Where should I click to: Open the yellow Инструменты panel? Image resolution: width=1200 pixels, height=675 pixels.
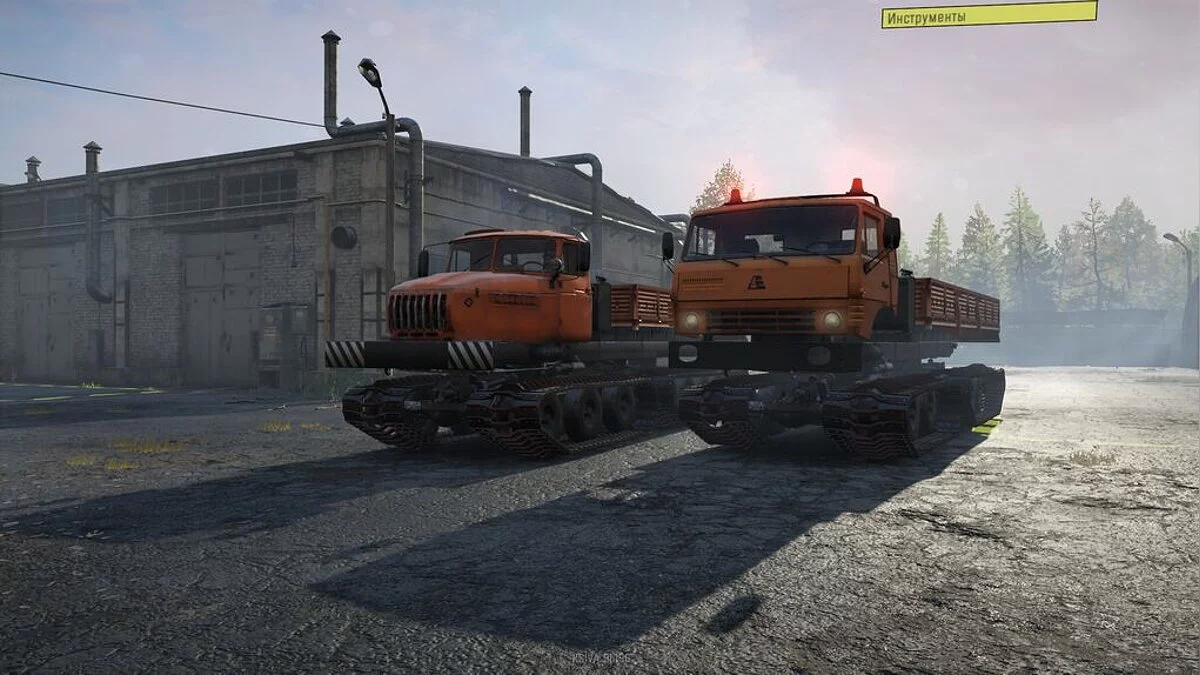pyautogui.click(x=988, y=15)
